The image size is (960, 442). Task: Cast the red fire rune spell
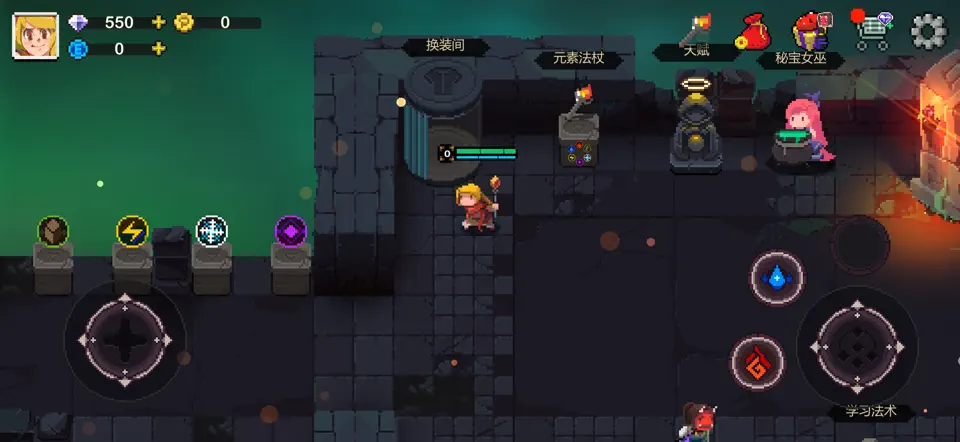pos(757,361)
